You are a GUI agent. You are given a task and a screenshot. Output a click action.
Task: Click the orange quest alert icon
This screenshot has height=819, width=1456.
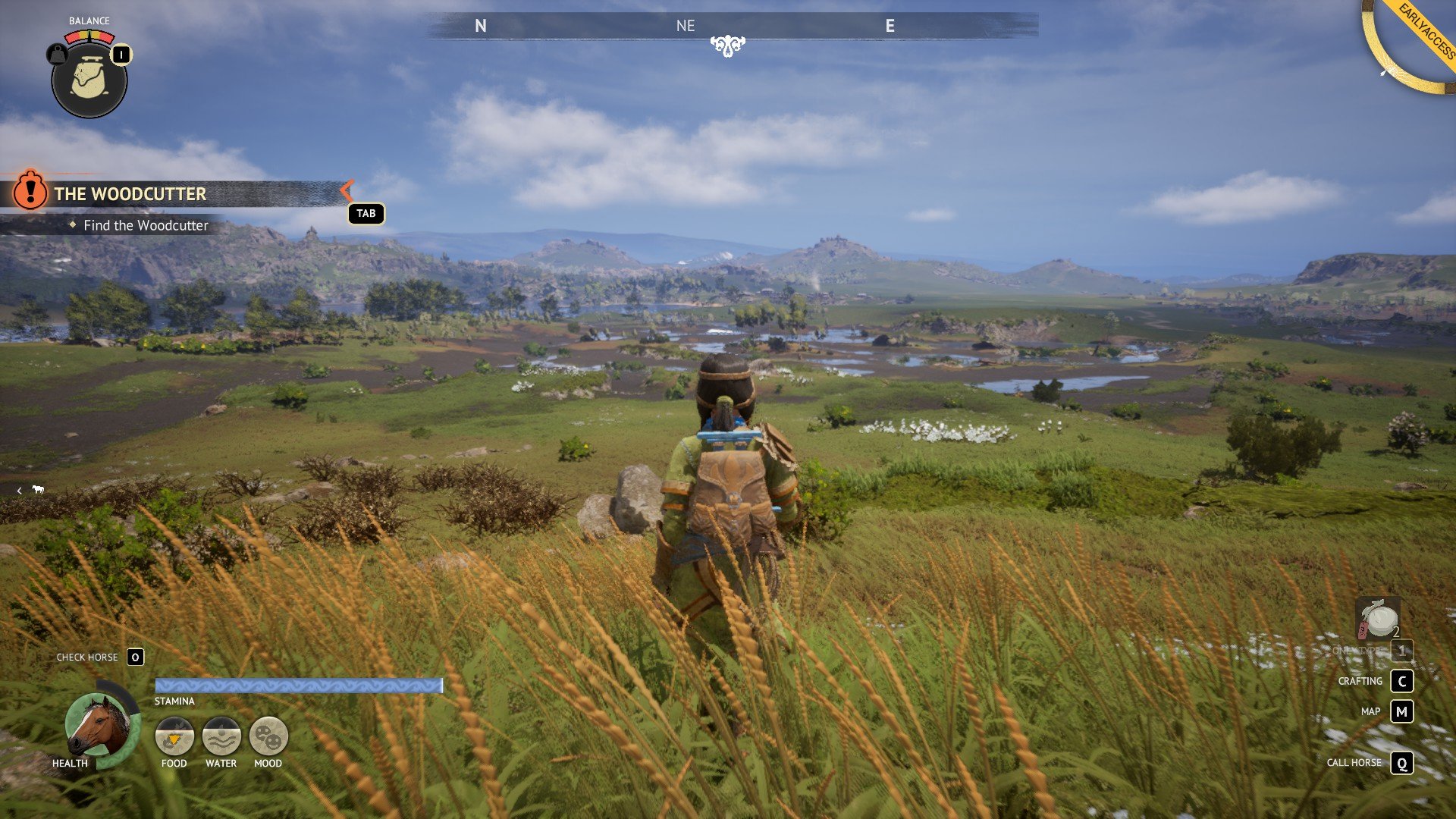30,190
